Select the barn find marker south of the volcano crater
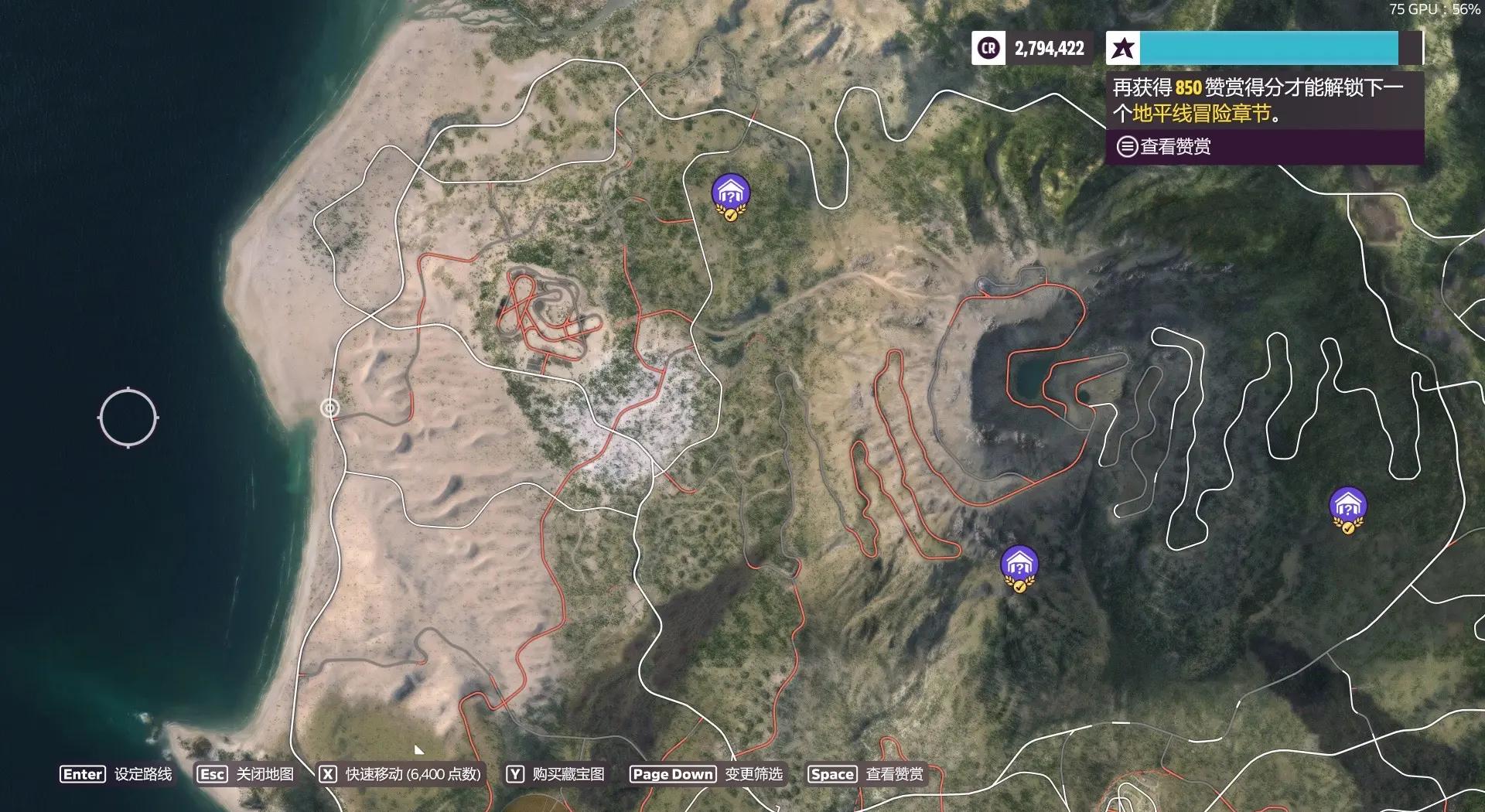The height and width of the screenshot is (812, 1485). (1019, 566)
